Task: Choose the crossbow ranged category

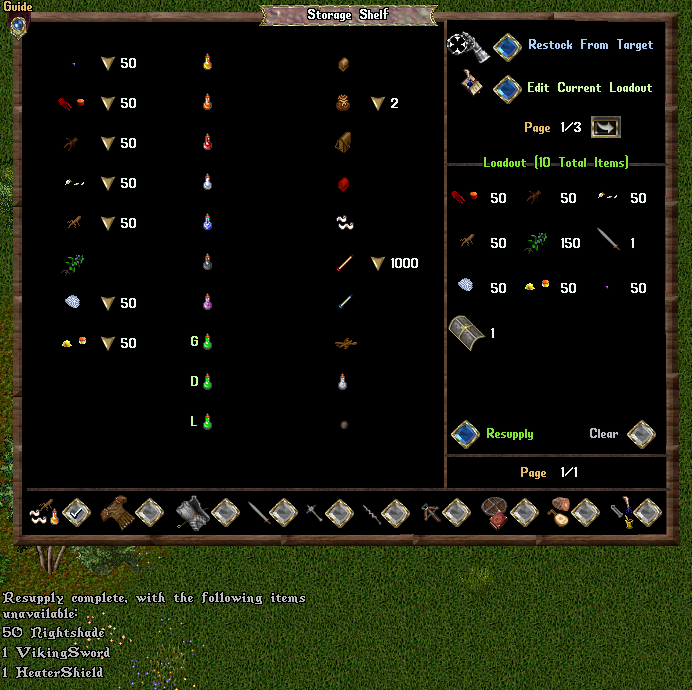Action: pos(456,513)
